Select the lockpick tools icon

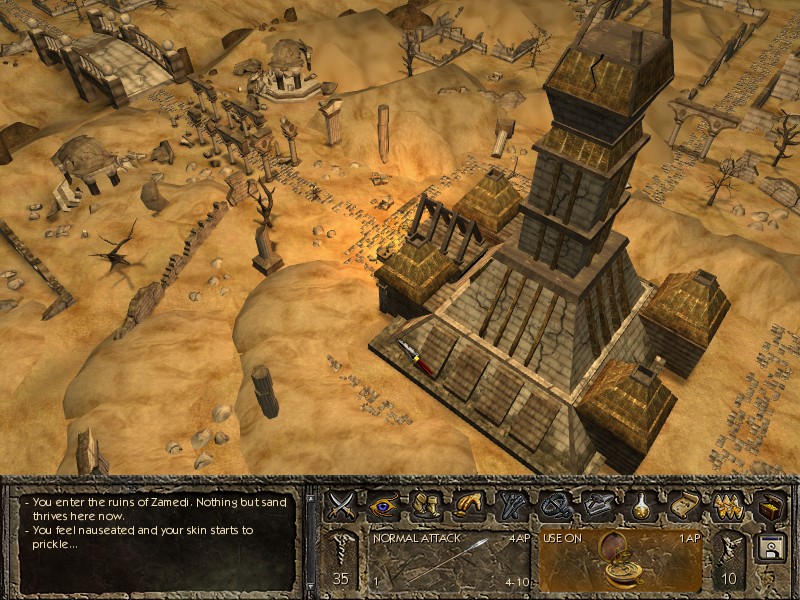pos(513,505)
